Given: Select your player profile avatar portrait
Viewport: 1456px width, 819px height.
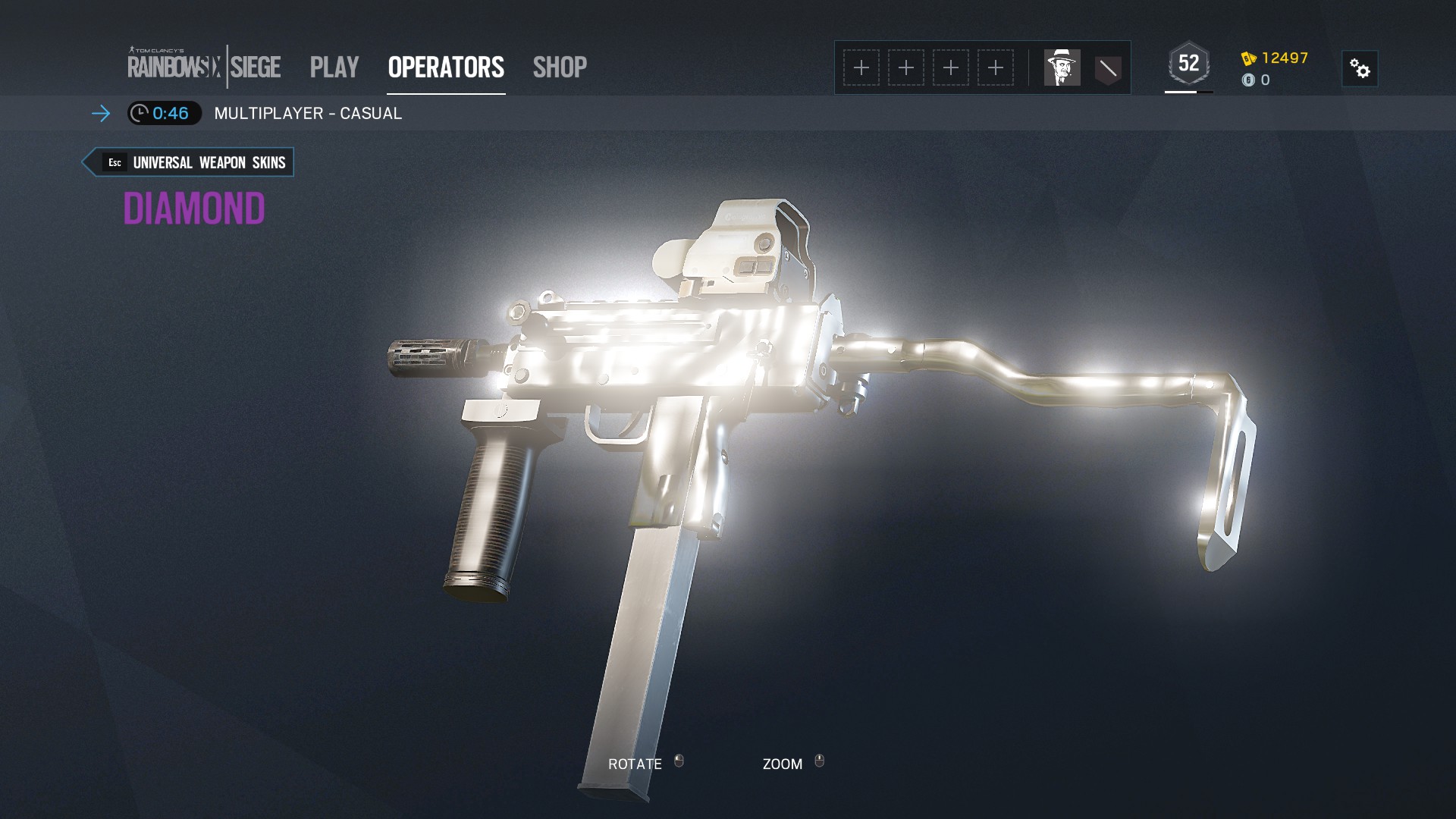Looking at the screenshot, I should (x=1062, y=67).
